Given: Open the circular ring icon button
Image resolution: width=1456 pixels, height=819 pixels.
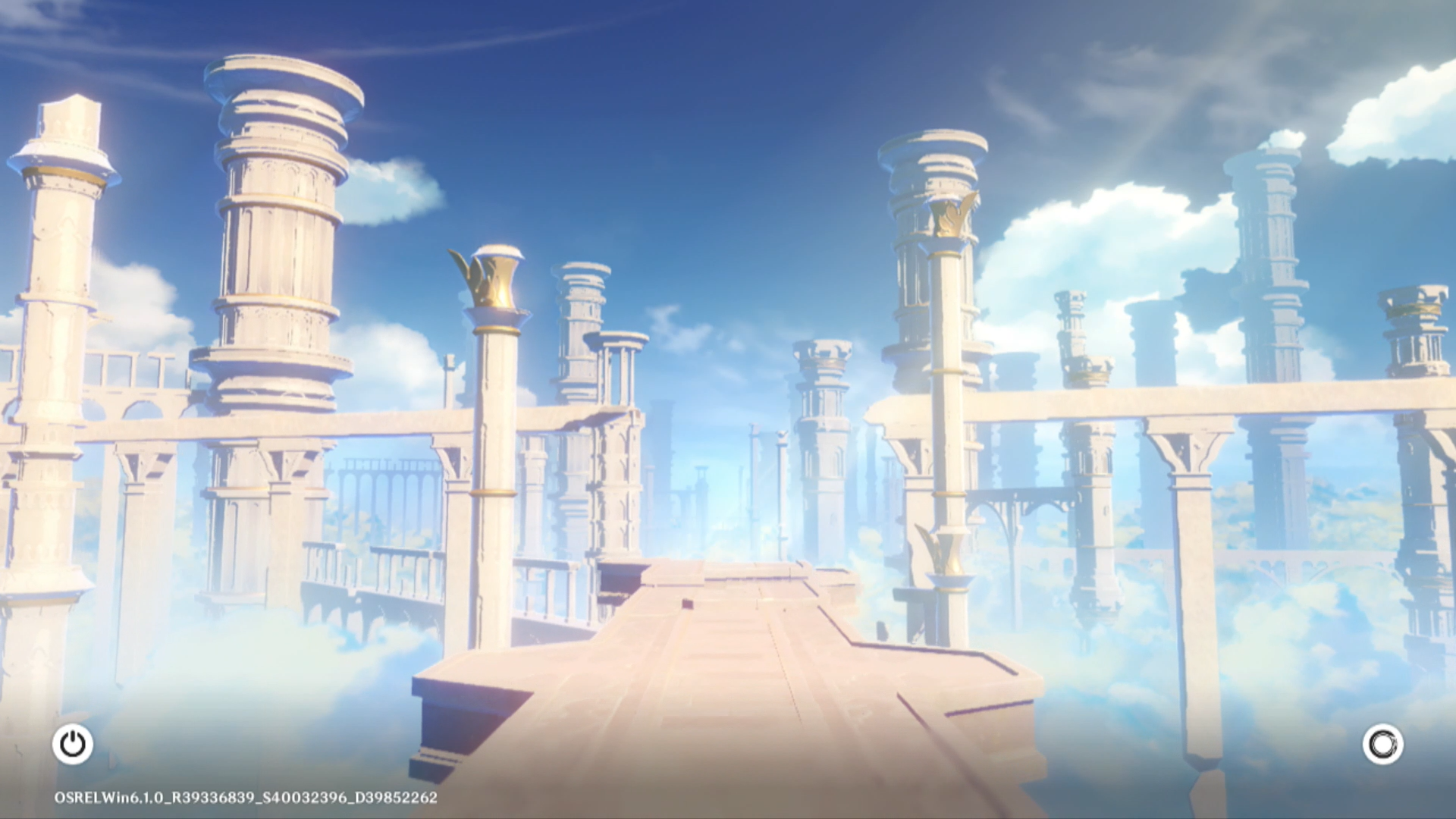Looking at the screenshot, I should pyautogui.click(x=1382, y=744).
